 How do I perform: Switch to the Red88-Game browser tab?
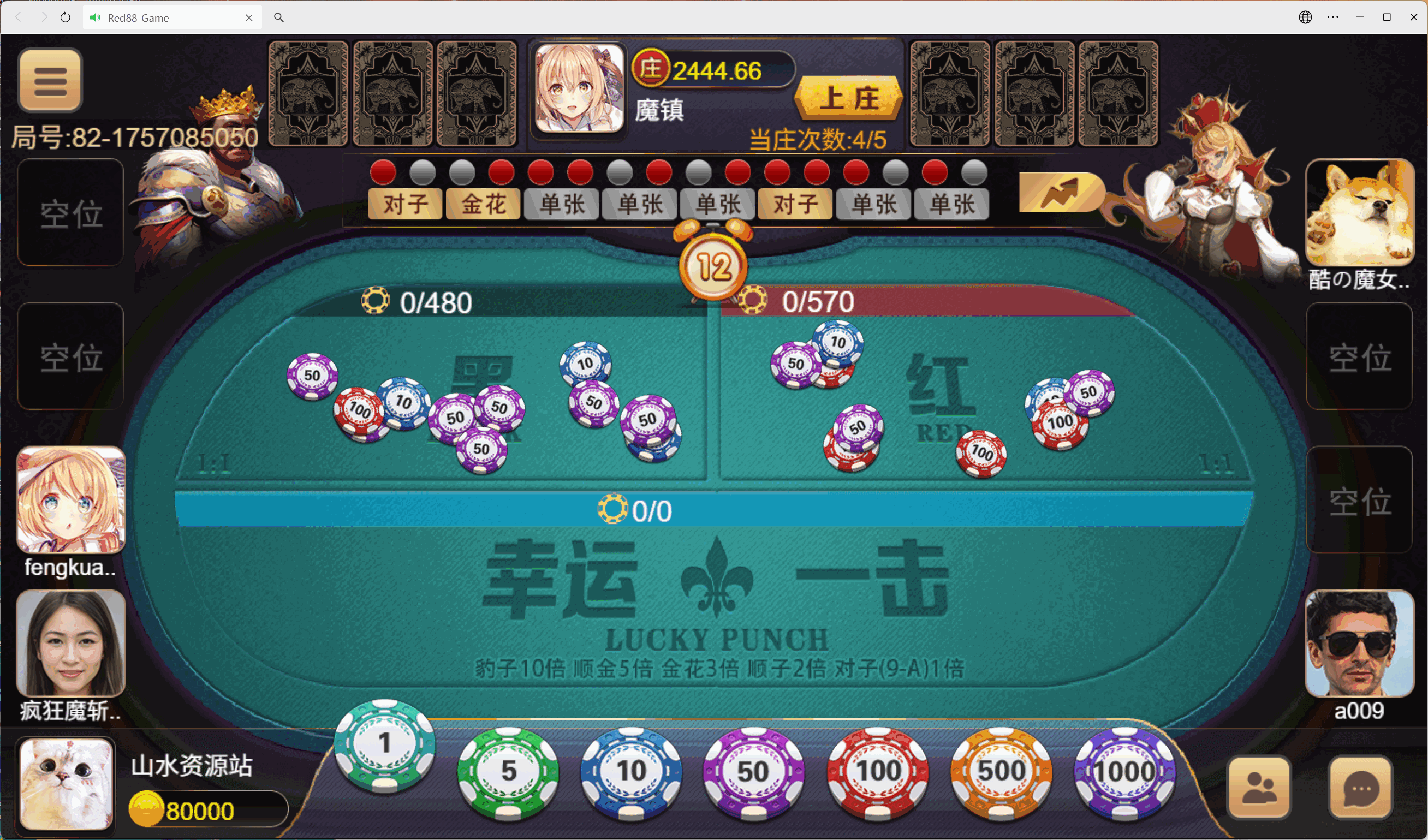click(159, 17)
